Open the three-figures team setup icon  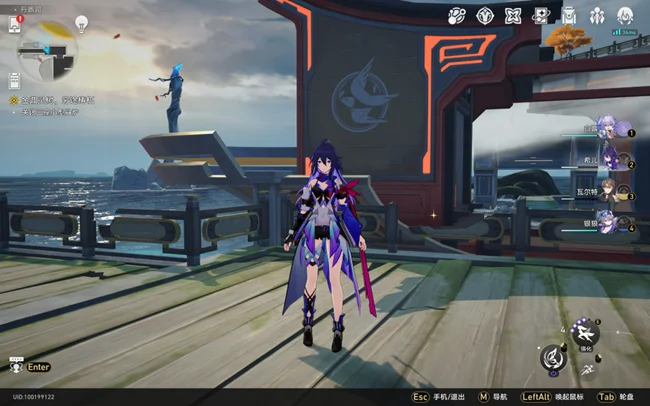[597, 15]
